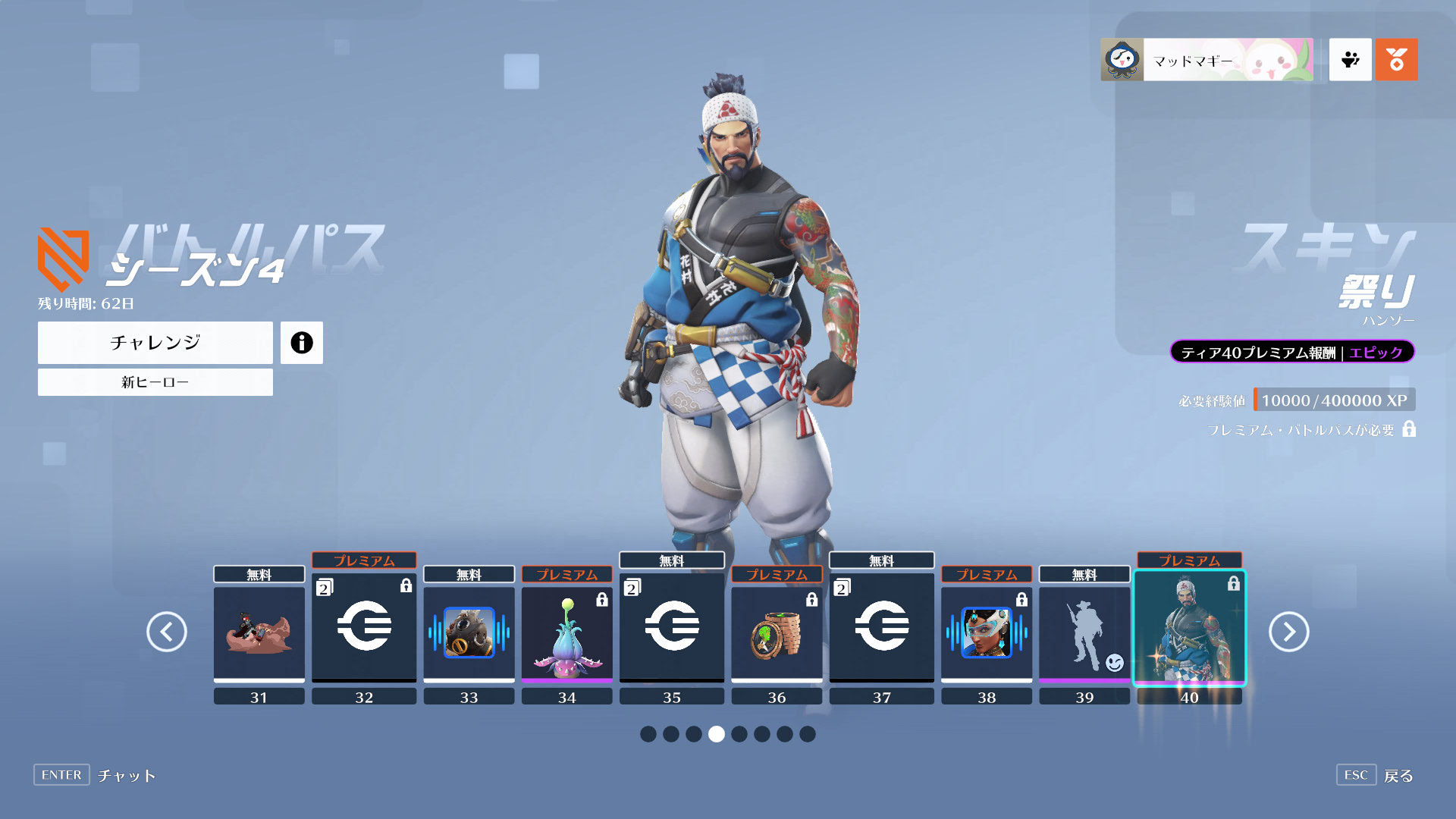Viewport: 1456px width, 819px height.
Task: Select tier 33 voice line reward
Action: point(469,633)
